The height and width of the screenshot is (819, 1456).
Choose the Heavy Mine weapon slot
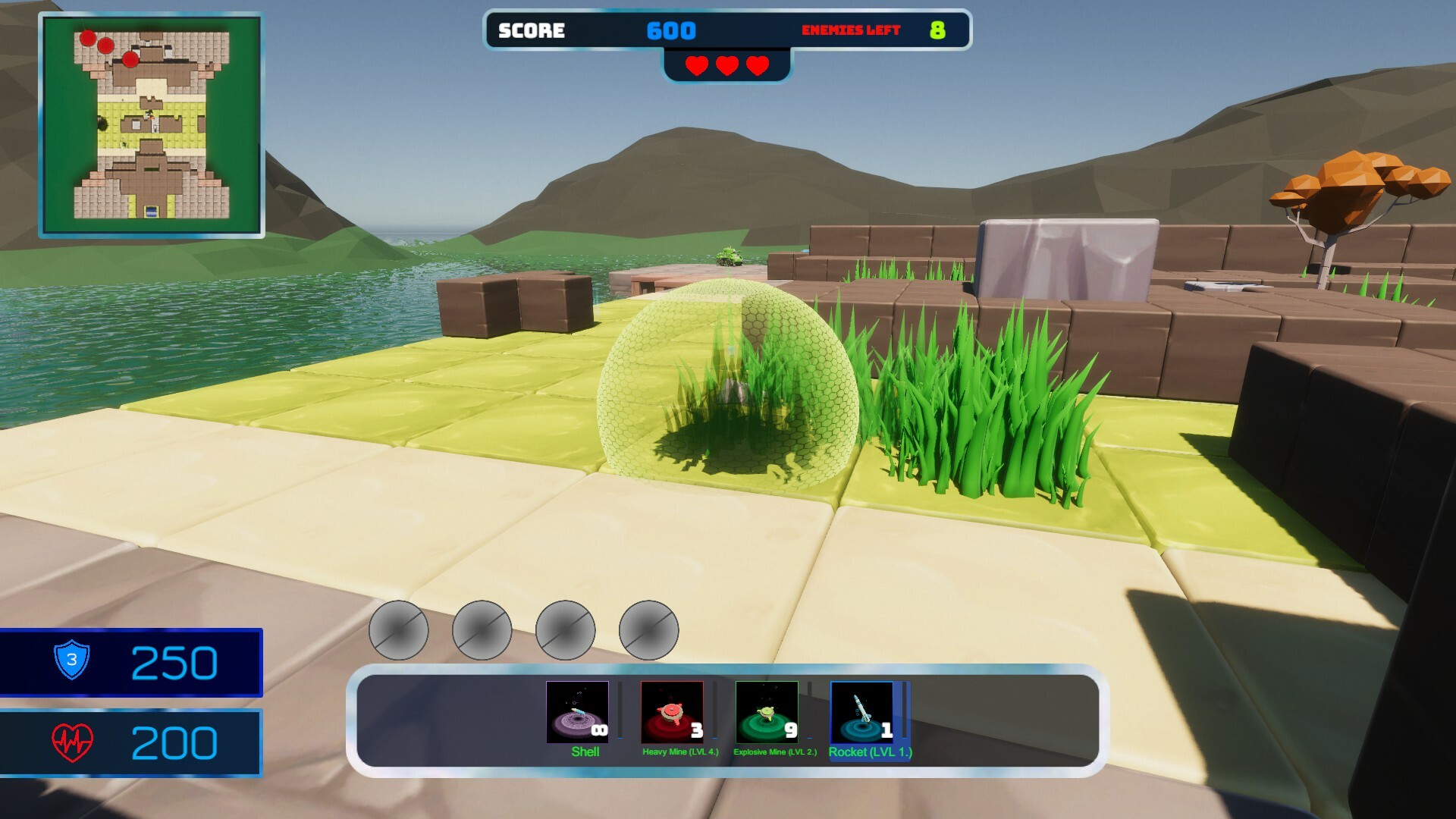[672, 713]
